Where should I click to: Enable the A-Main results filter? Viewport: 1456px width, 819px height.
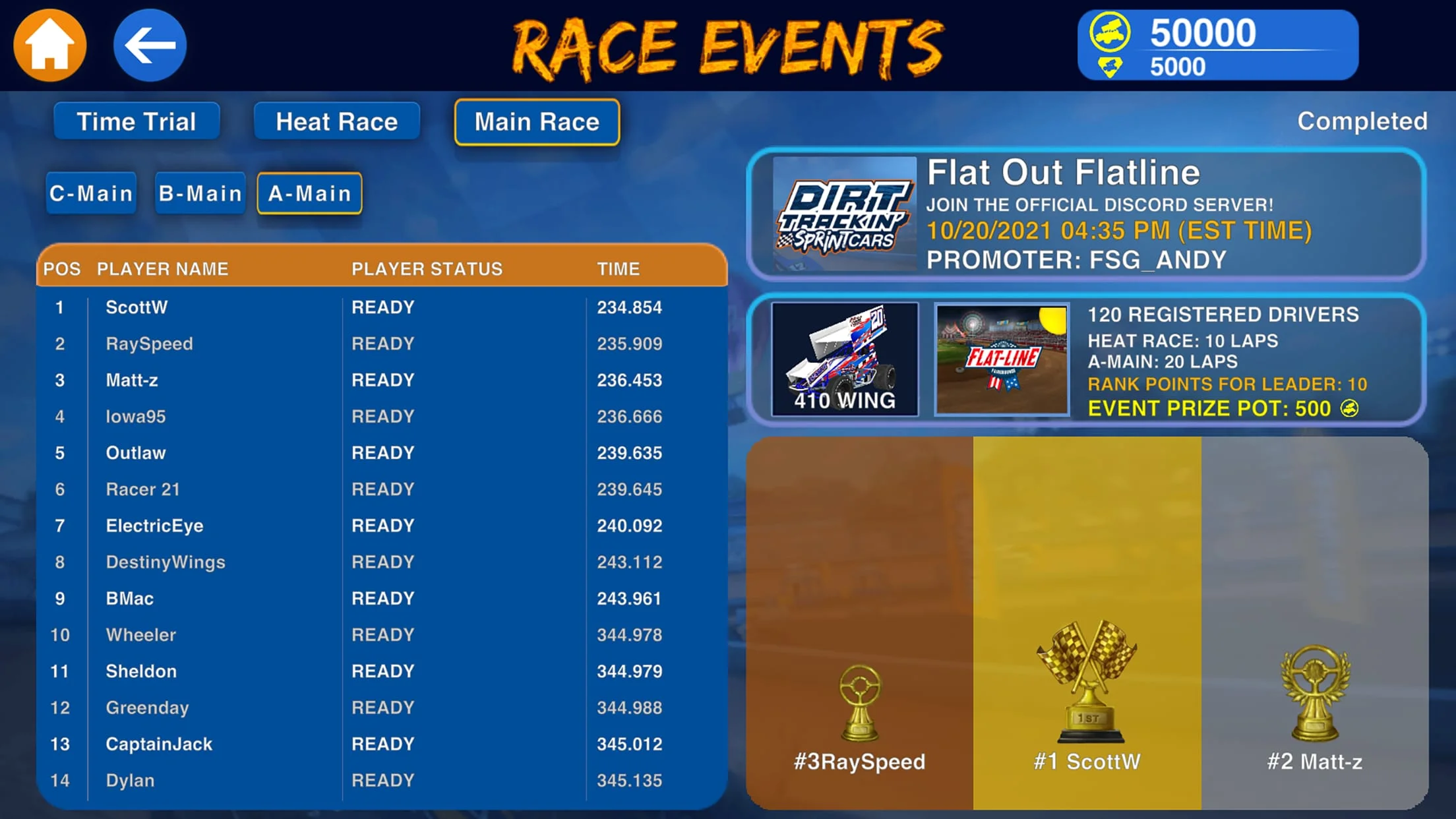[309, 193]
